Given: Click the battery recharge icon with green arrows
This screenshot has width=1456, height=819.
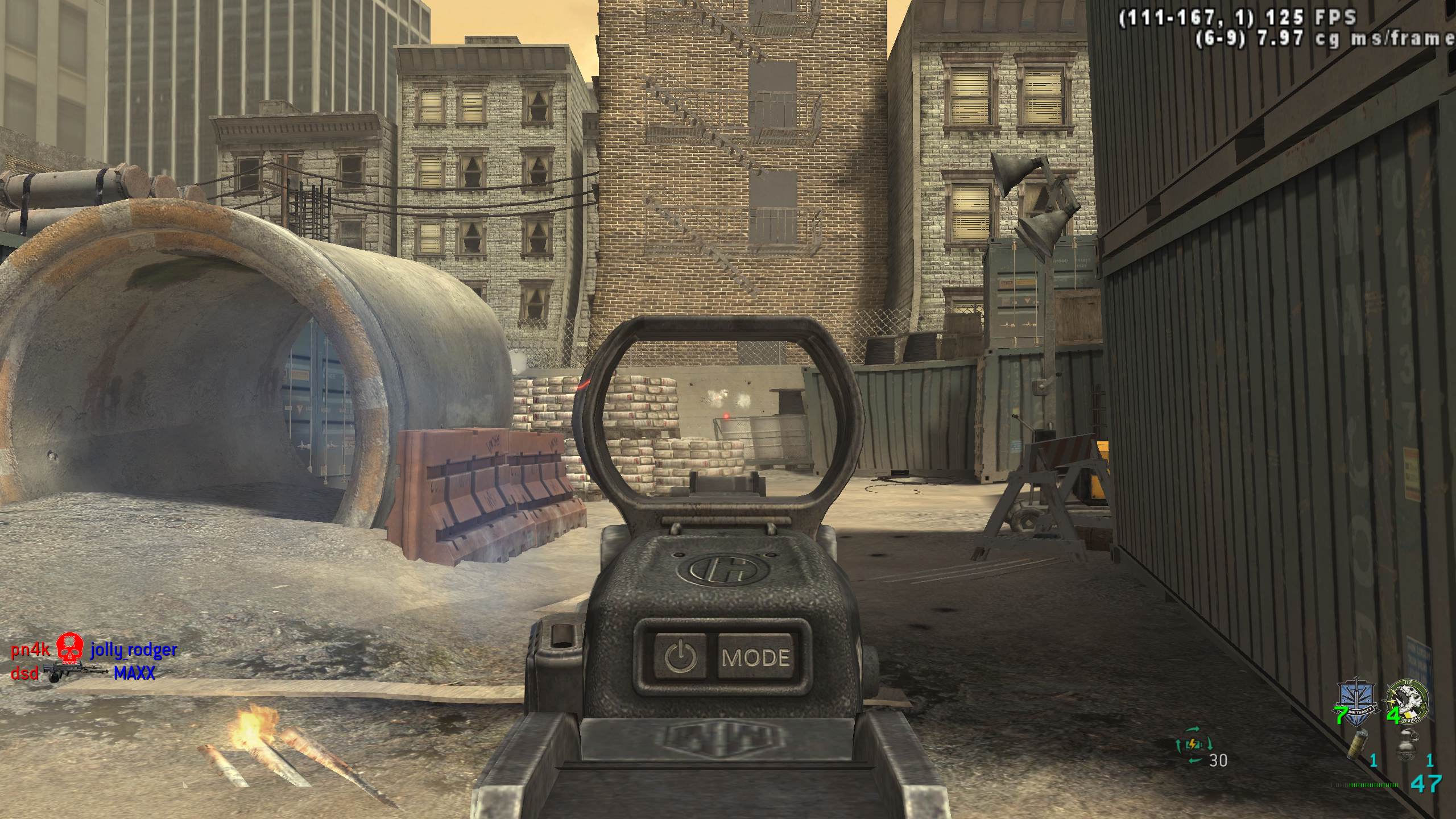Looking at the screenshot, I should click(x=1194, y=744).
